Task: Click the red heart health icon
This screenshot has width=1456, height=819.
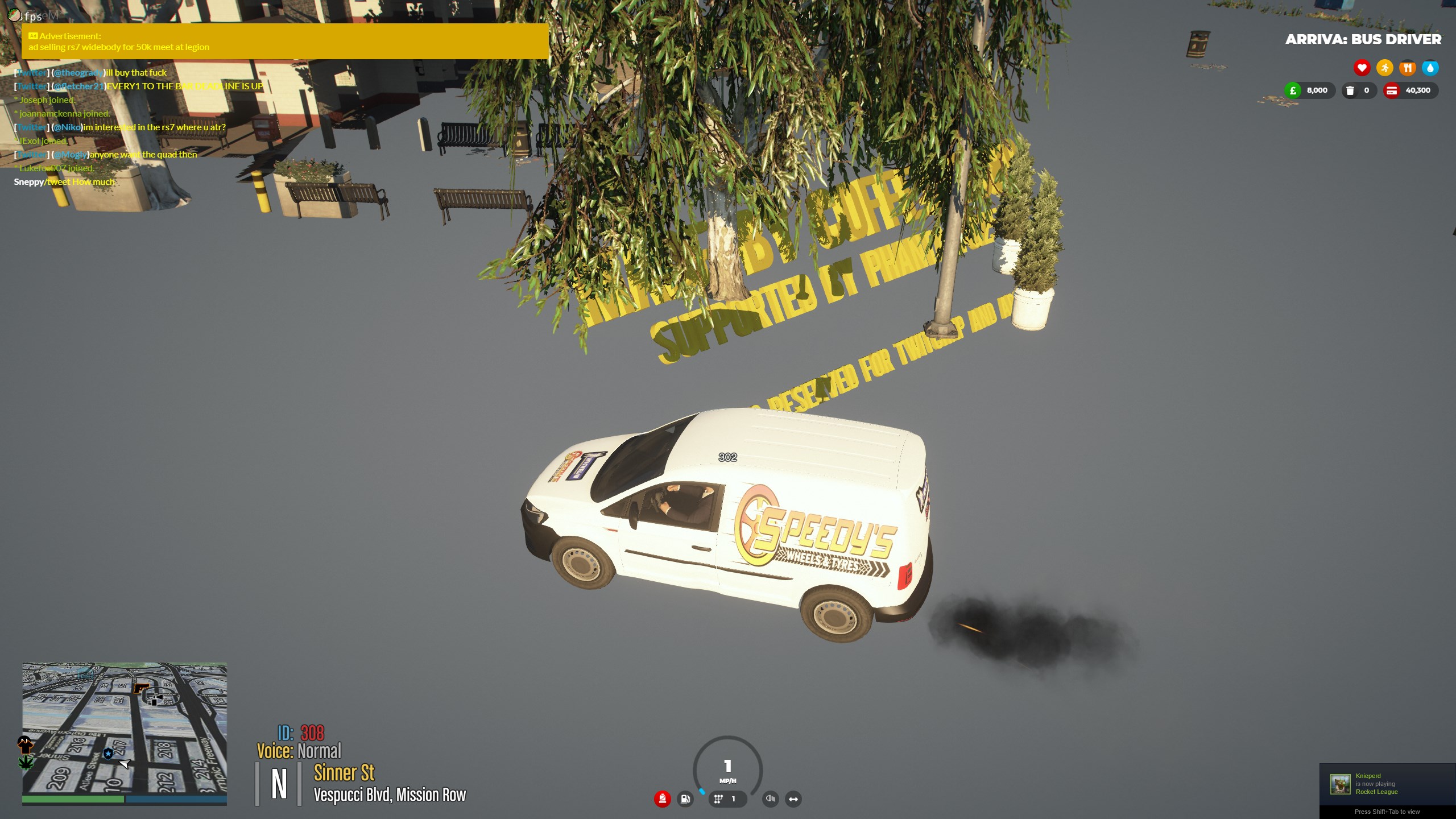Action: pyautogui.click(x=1362, y=68)
